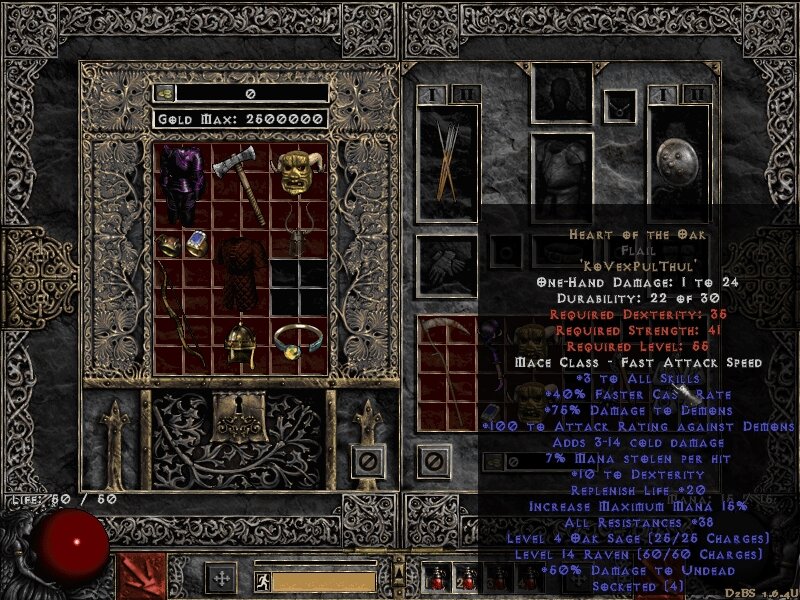The image size is (800, 600).
Task: Pick up the purple armor in stash
Action: pos(182,184)
